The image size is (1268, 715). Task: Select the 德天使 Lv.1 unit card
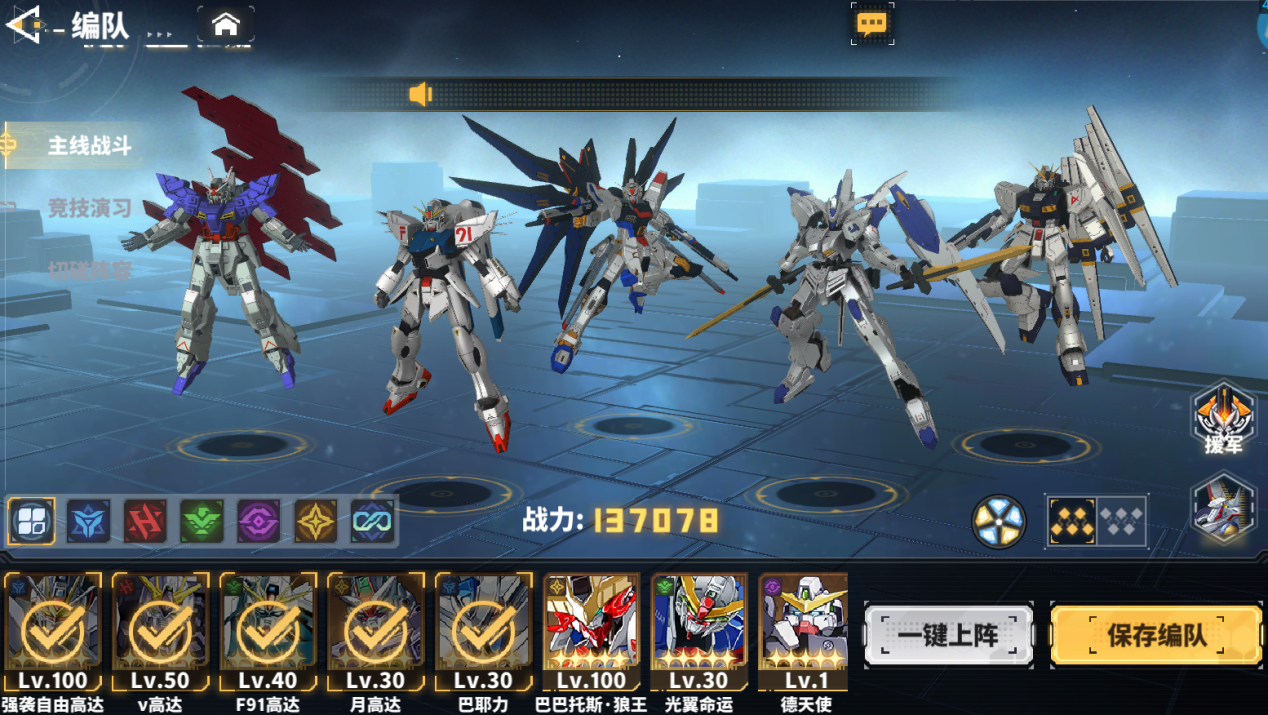tap(804, 630)
